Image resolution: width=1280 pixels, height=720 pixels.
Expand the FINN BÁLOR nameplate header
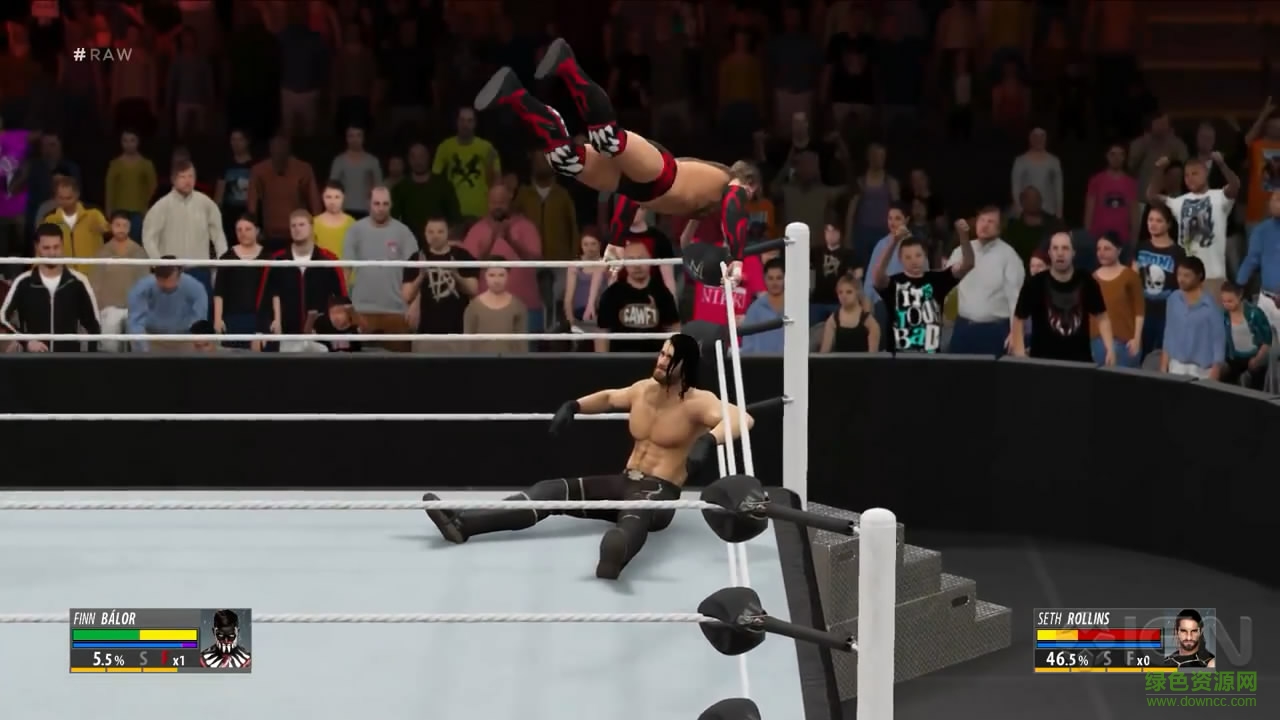point(104,618)
